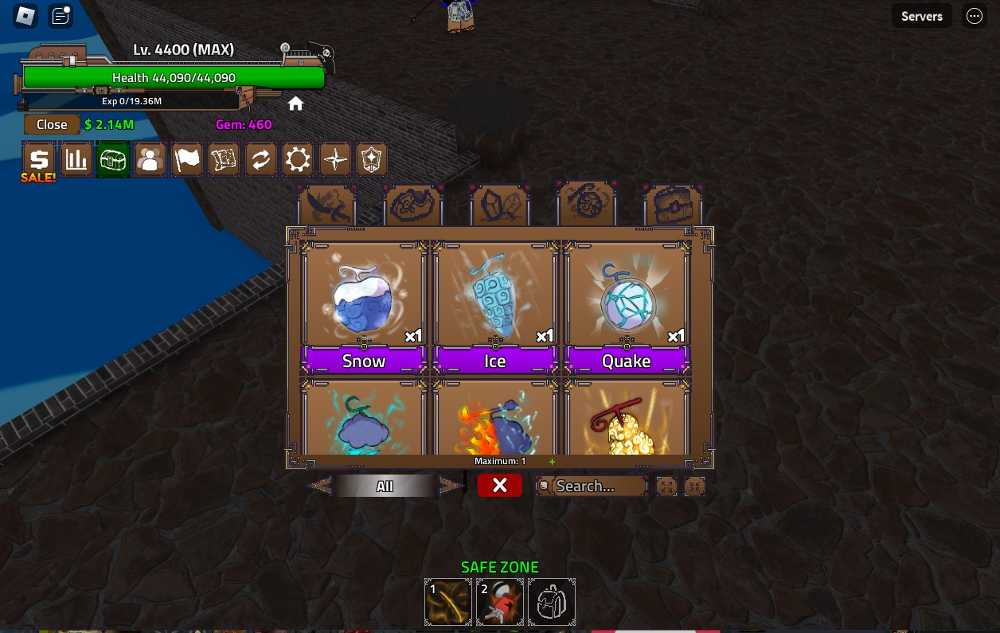This screenshot has width=1000, height=633.
Task: Select the Ice fruit slot
Action: click(x=495, y=307)
